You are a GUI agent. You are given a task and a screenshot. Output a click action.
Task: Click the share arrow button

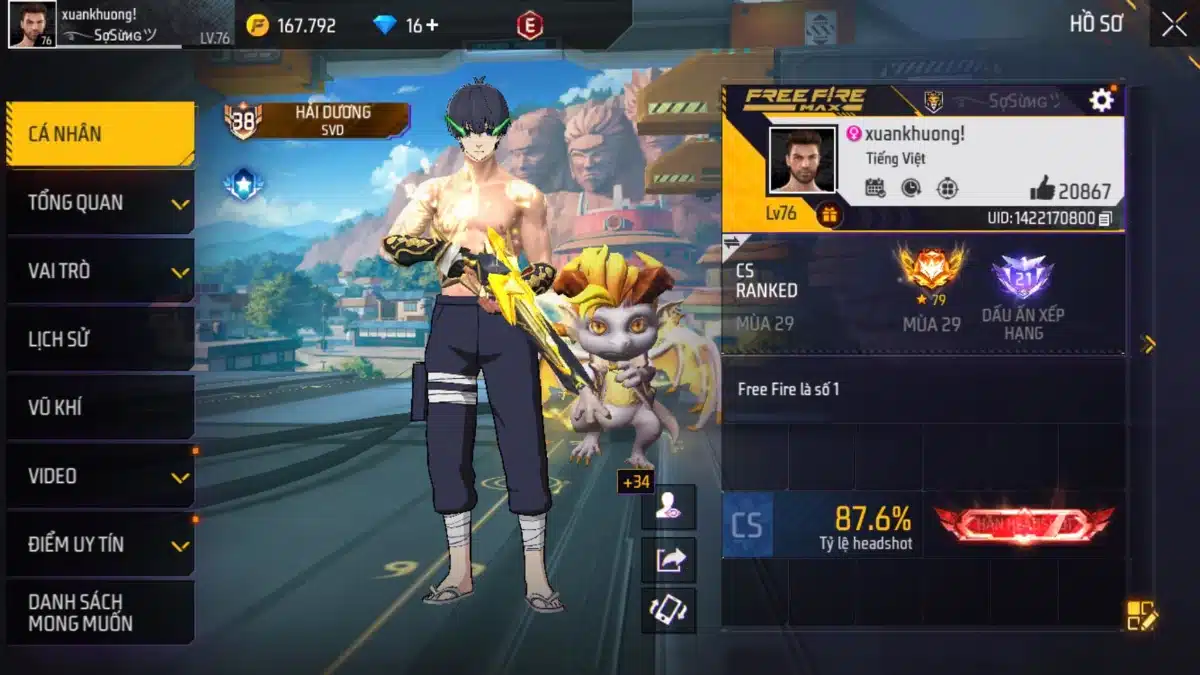point(668,560)
